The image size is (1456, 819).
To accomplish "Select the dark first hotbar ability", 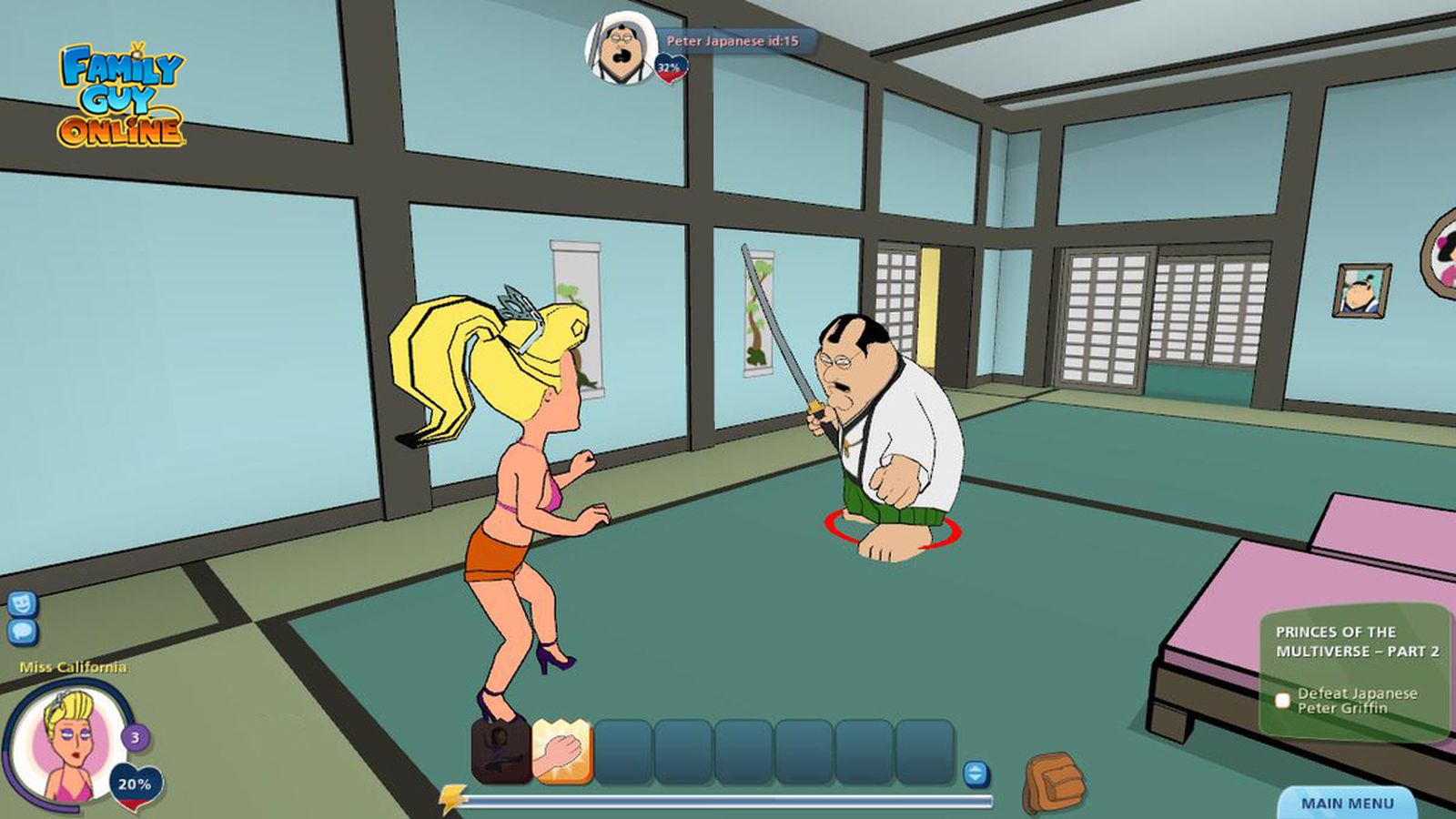I will [x=501, y=752].
